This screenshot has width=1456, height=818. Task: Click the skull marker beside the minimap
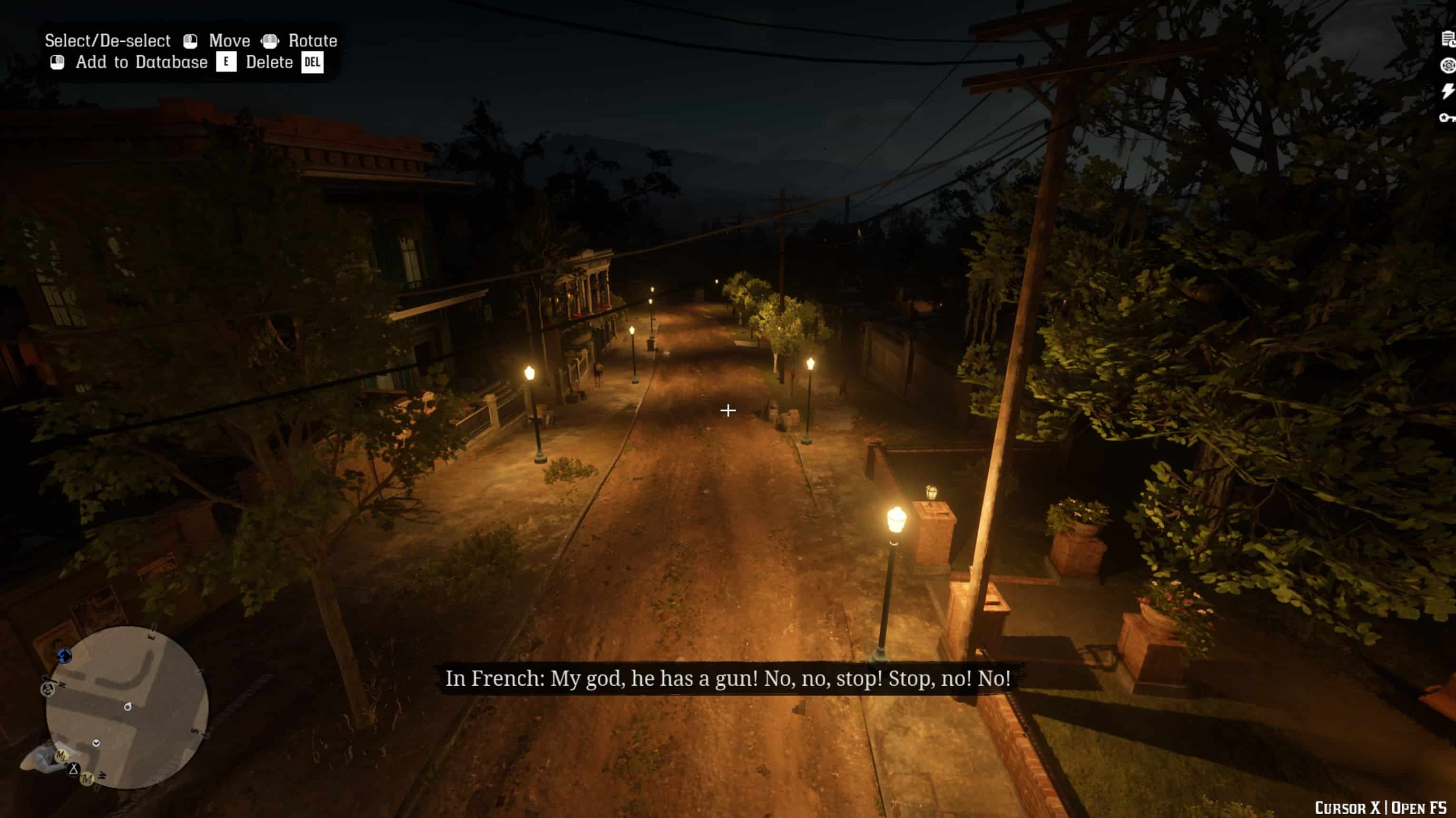[48, 689]
